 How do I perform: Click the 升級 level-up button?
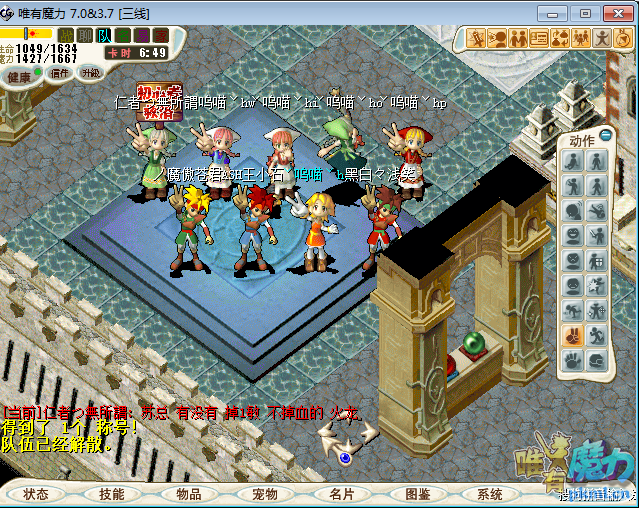coord(90,73)
